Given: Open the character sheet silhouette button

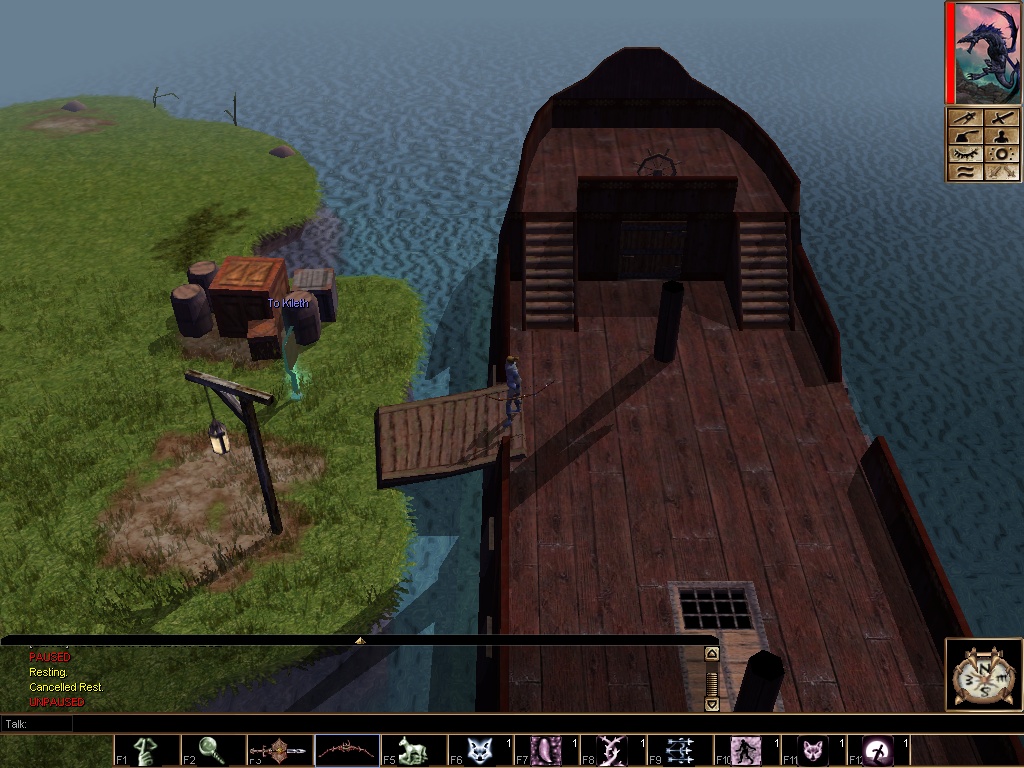Looking at the screenshot, I should coord(1001,136).
